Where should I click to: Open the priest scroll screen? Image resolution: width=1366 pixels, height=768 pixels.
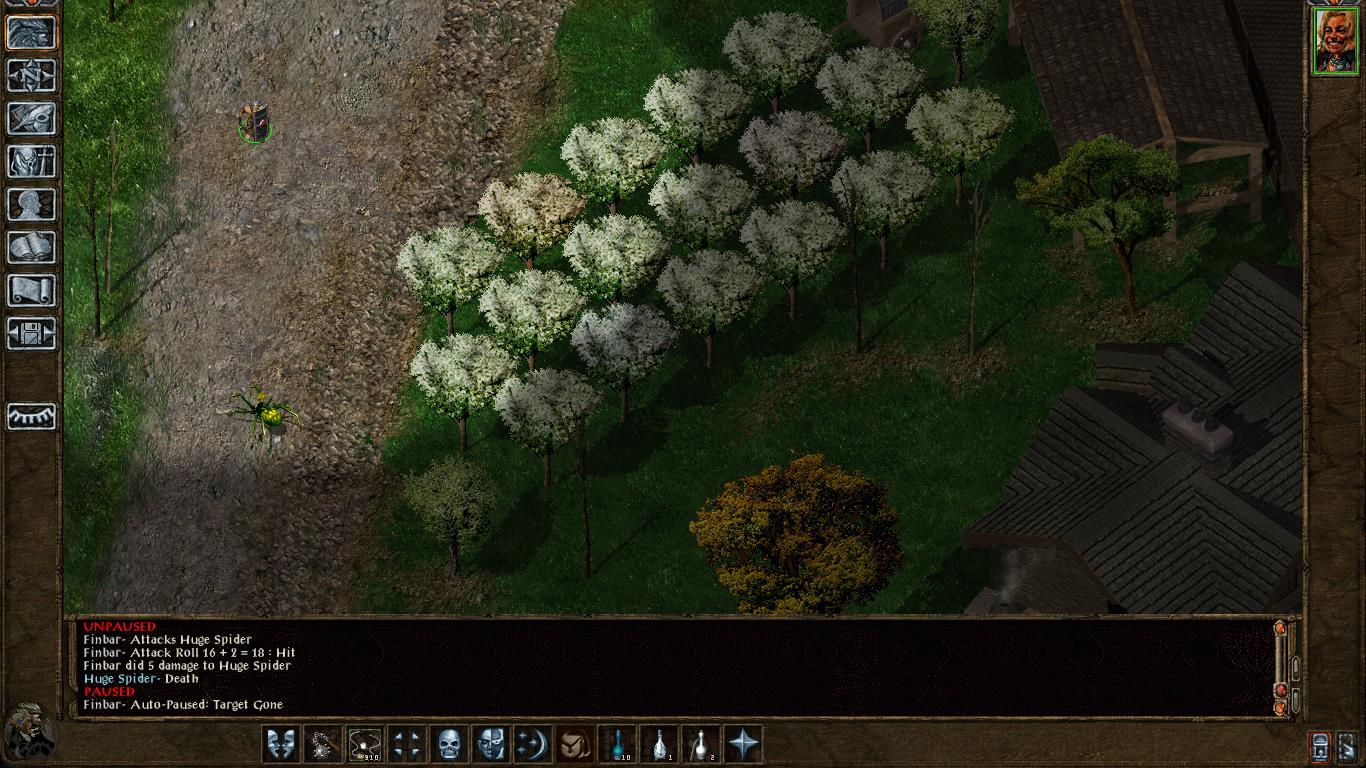pyautogui.click(x=31, y=290)
